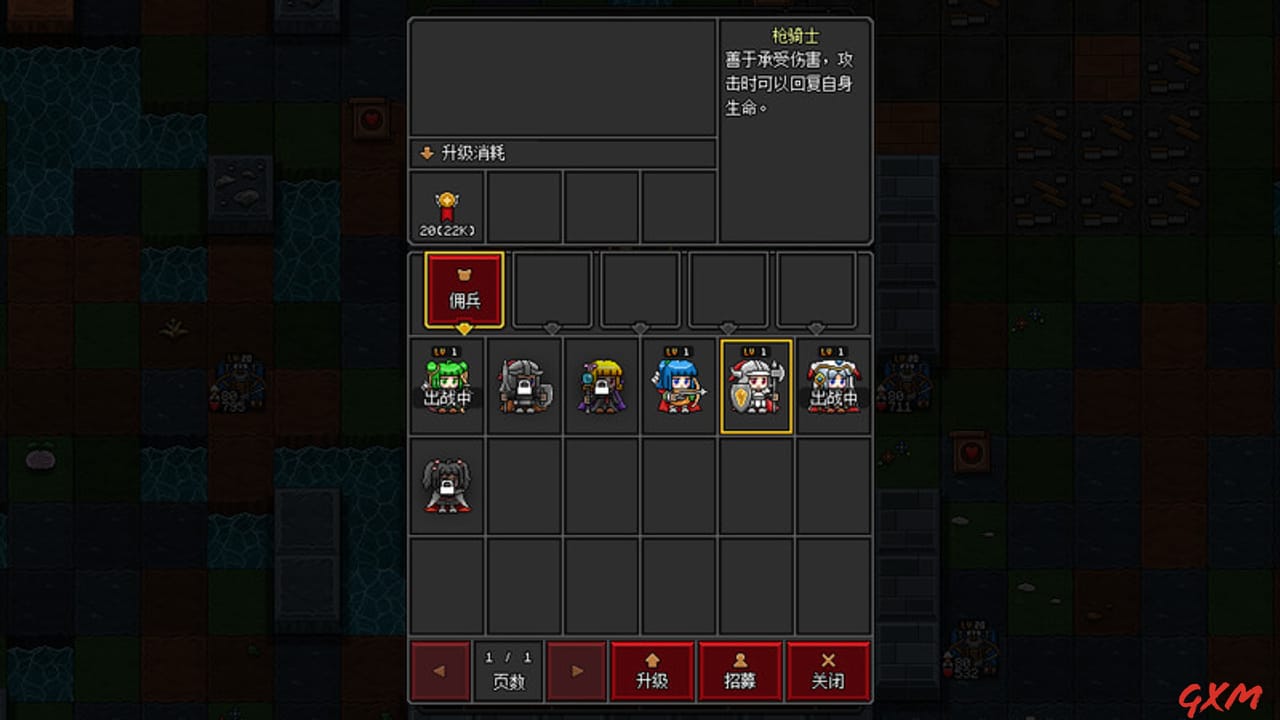Click the person icon on the recruit button

[740, 659]
